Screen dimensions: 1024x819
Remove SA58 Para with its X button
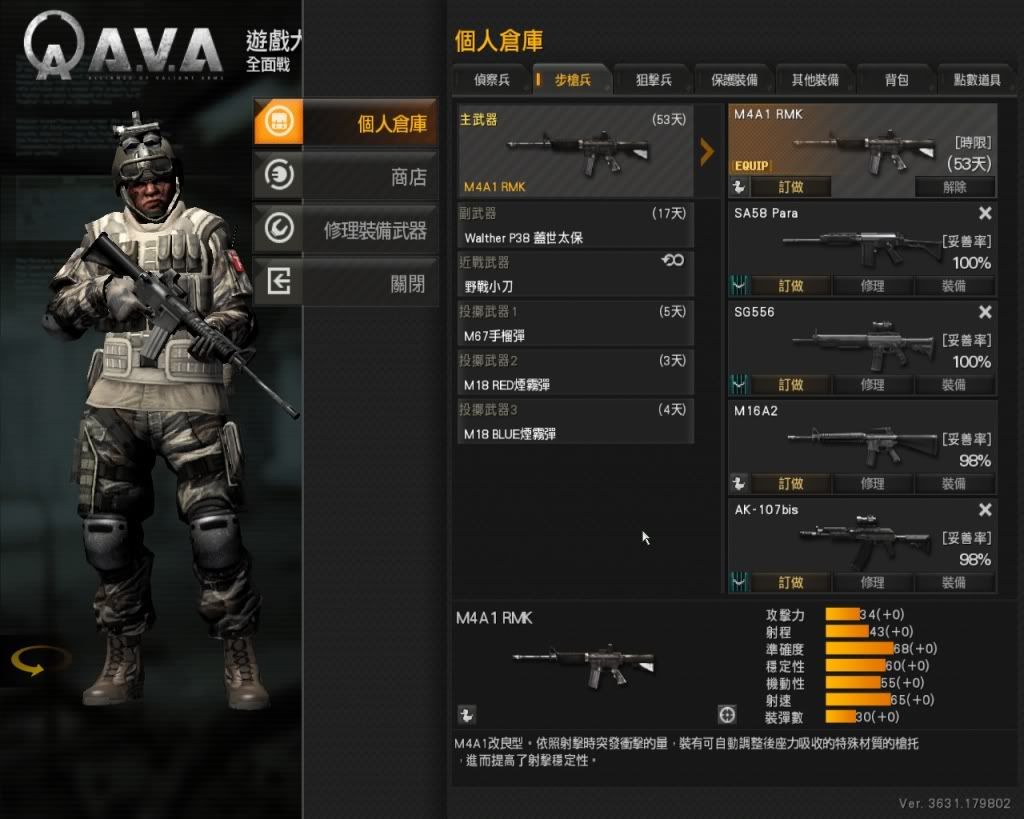(985, 213)
